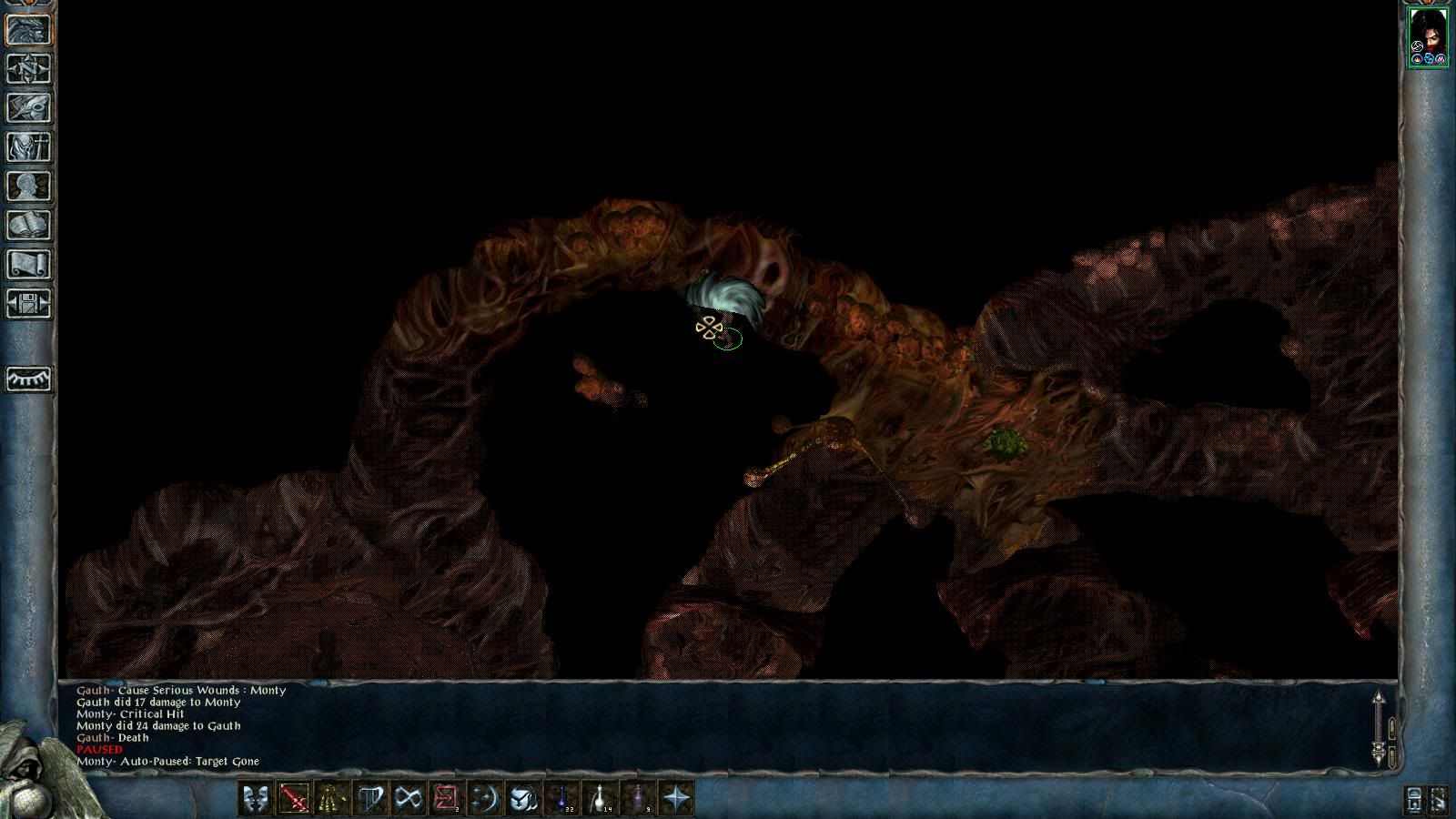Image resolution: width=1456 pixels, height=819 pixels.
Task: Open the area map (compass icon)
Action: pos(29,69)
